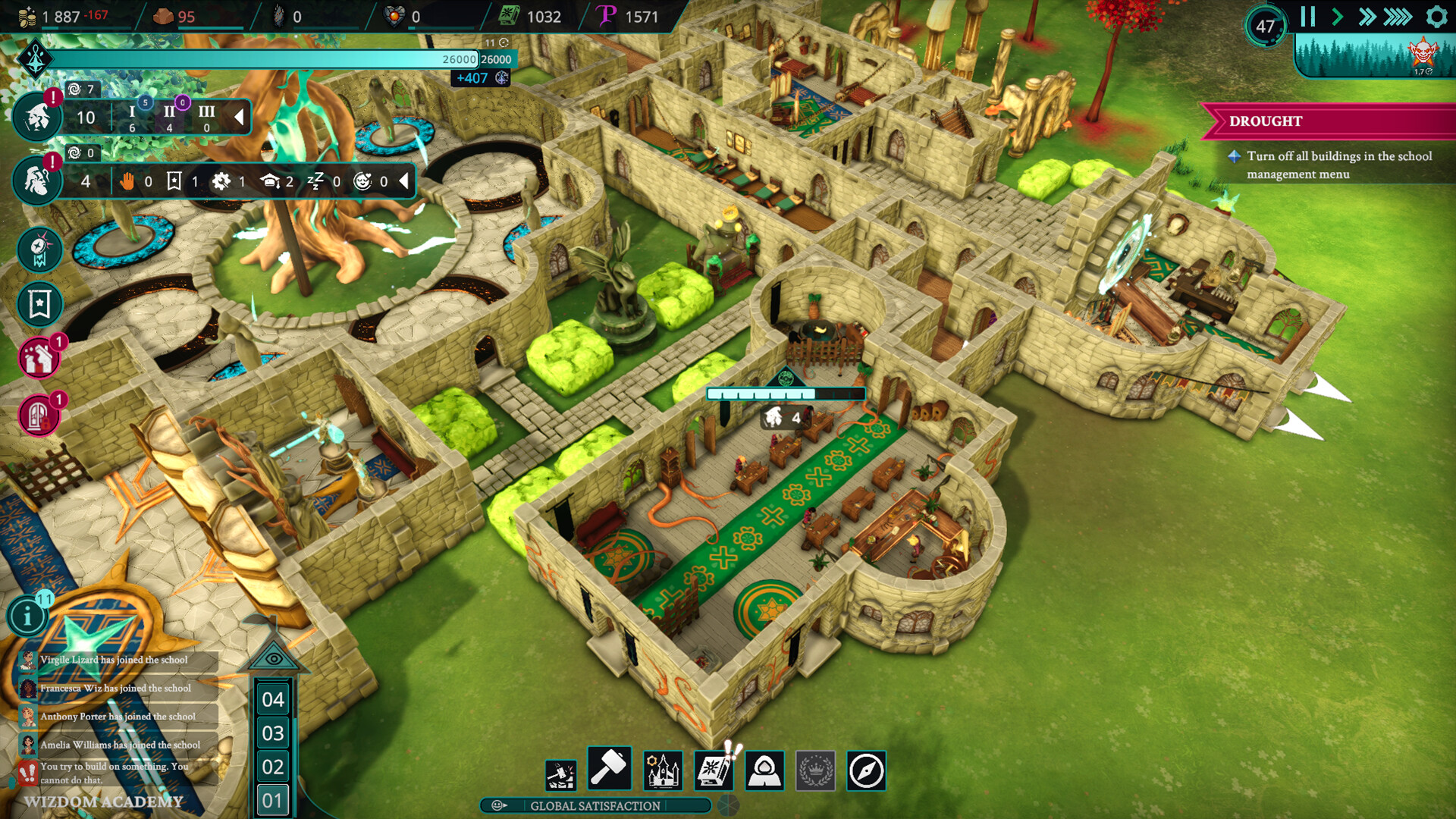The height and width of the screenshot is (819, 1456).
Task: Collapse the staff status bar arrow
Action: [x=404, y=180]
